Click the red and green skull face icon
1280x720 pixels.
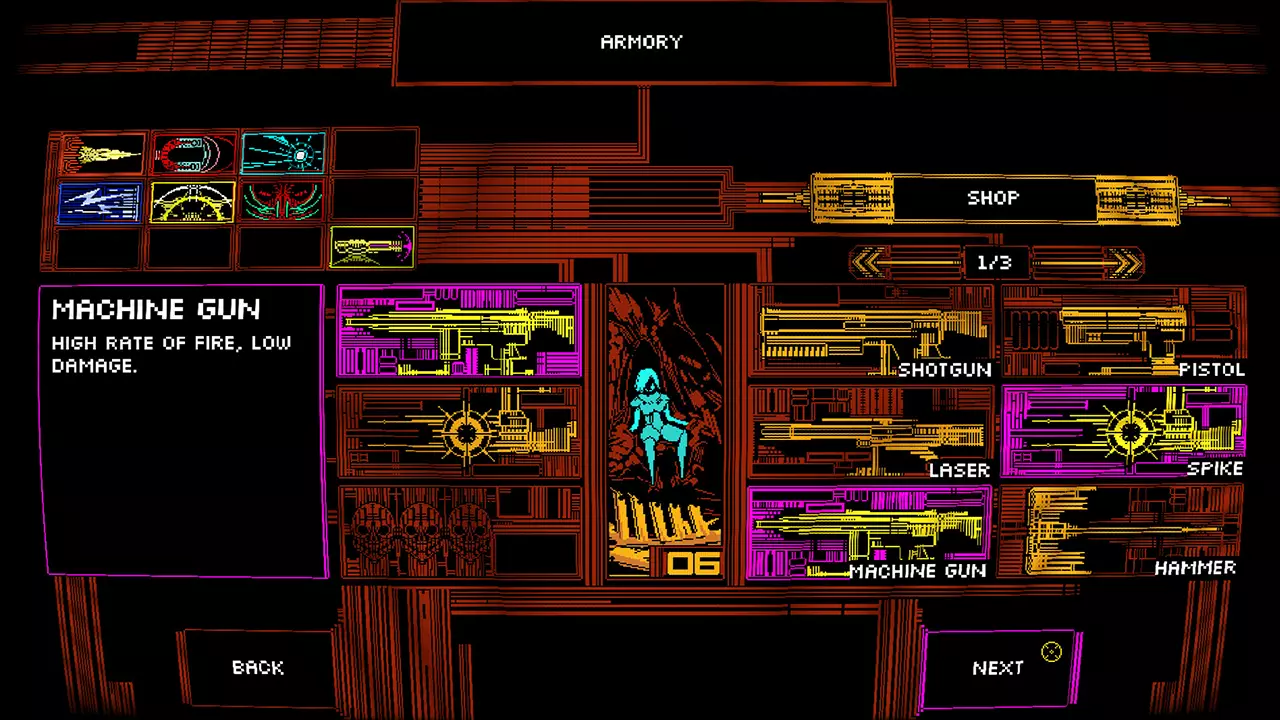click(x=283, y=201)
